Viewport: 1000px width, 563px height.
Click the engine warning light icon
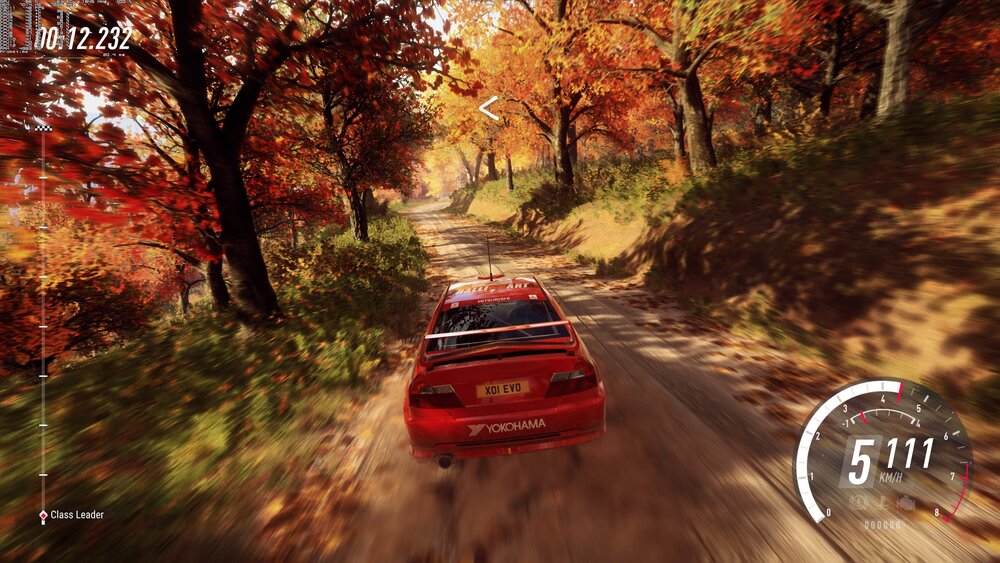pos(905,503)
